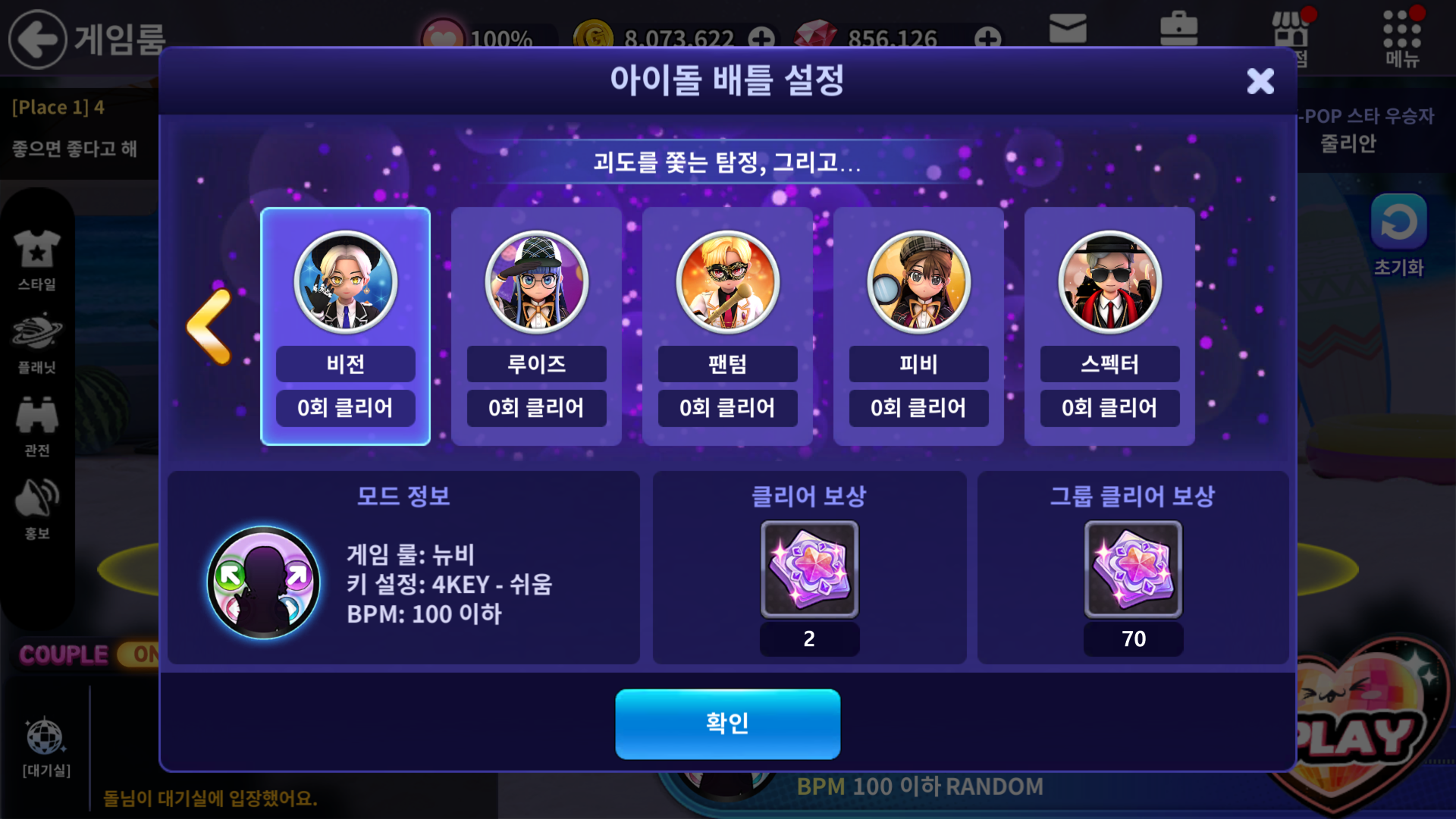1456x819 pixels.
Task: Pick the 팬텀 idol card
Action: [727, 326]
